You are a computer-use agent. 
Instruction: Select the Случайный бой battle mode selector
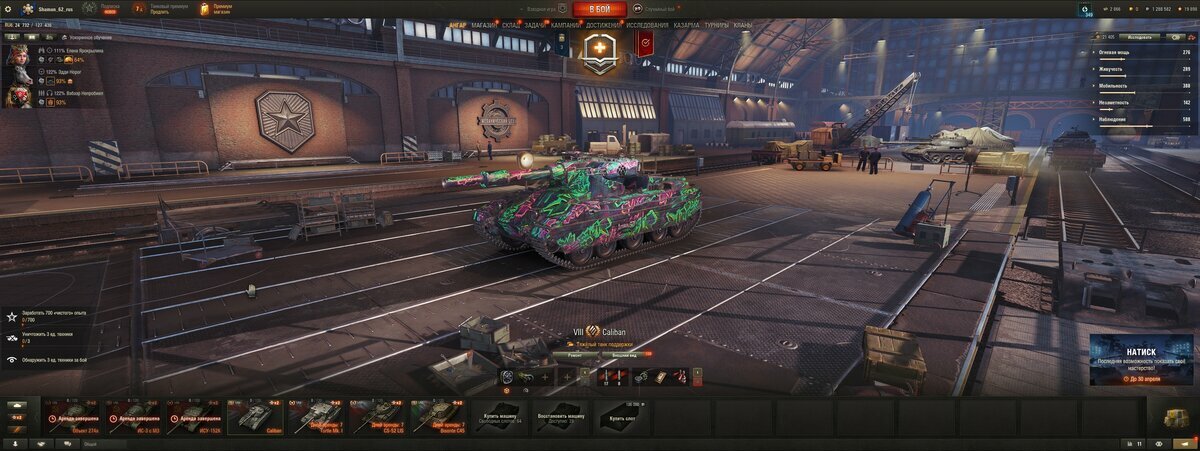(656, 9)
